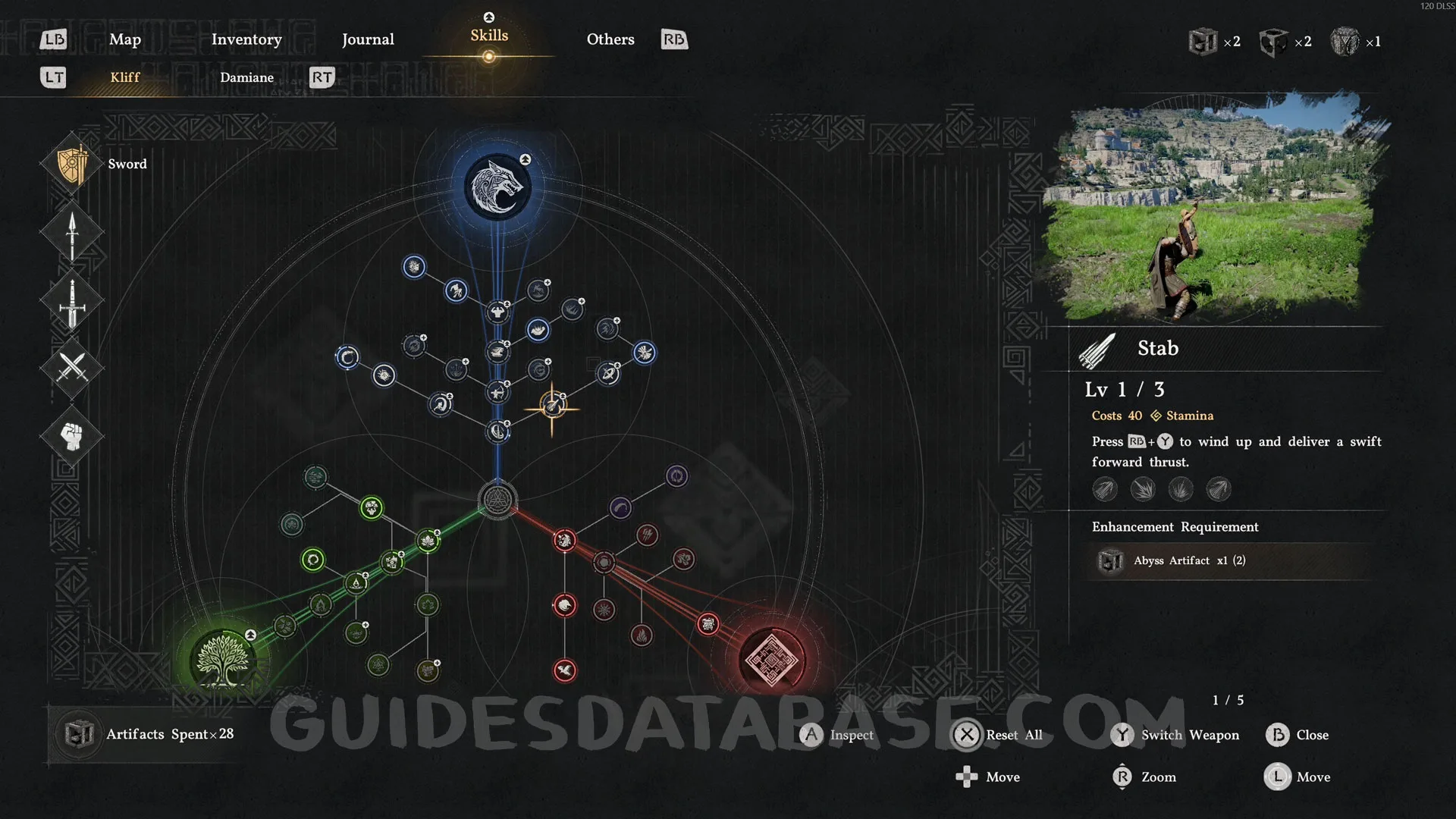This screenshot has width=1456, height=819.
Task: Select the fist unarmed category icon
Action: coord(72,436)
